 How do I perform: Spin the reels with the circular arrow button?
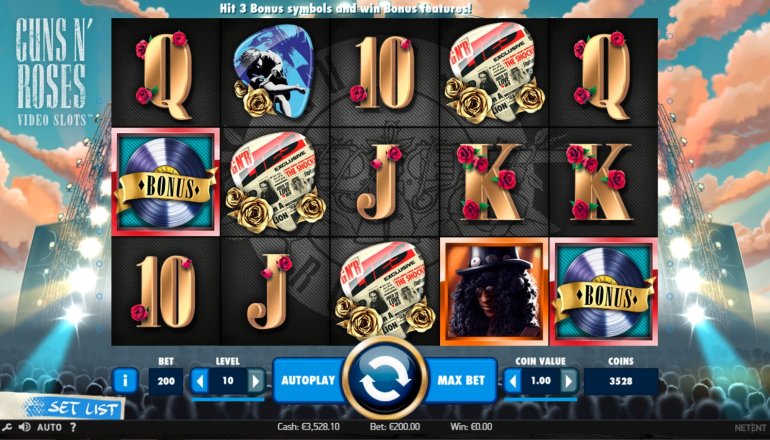pos(385,380)
